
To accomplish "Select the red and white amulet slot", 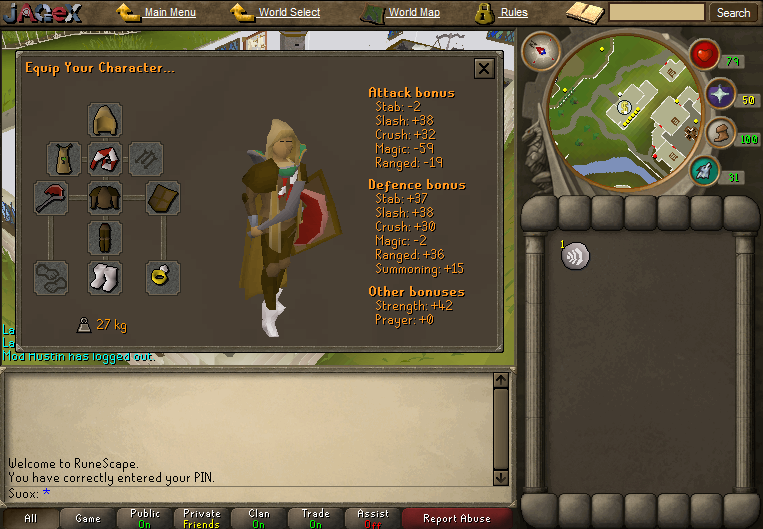I will click(x=105, y=158).
